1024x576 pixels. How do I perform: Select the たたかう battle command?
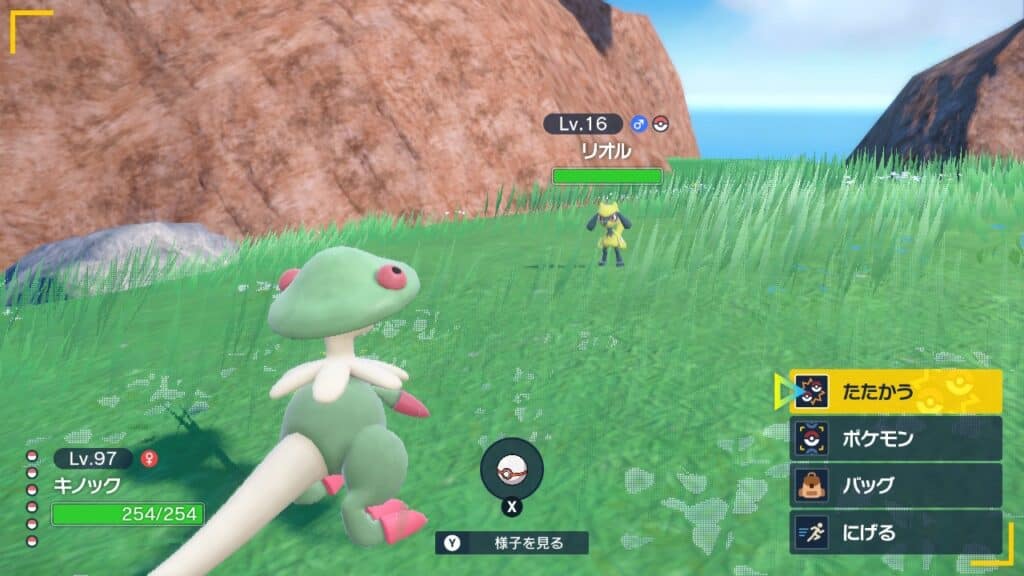(x=895, y=391)
